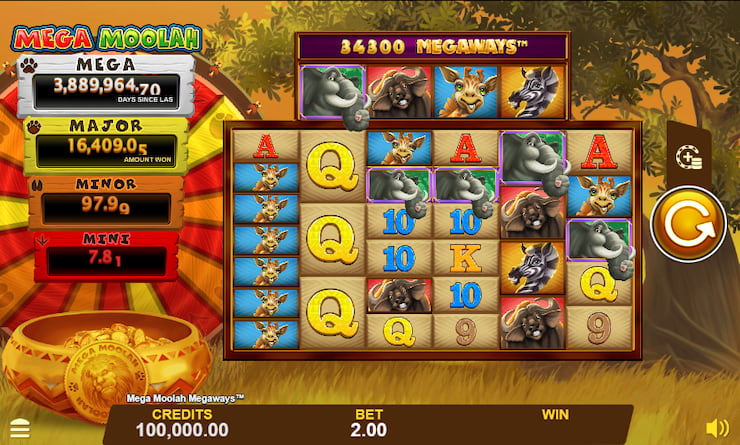
Task: Toggle sound with the speaker icon
Action: 717,428
